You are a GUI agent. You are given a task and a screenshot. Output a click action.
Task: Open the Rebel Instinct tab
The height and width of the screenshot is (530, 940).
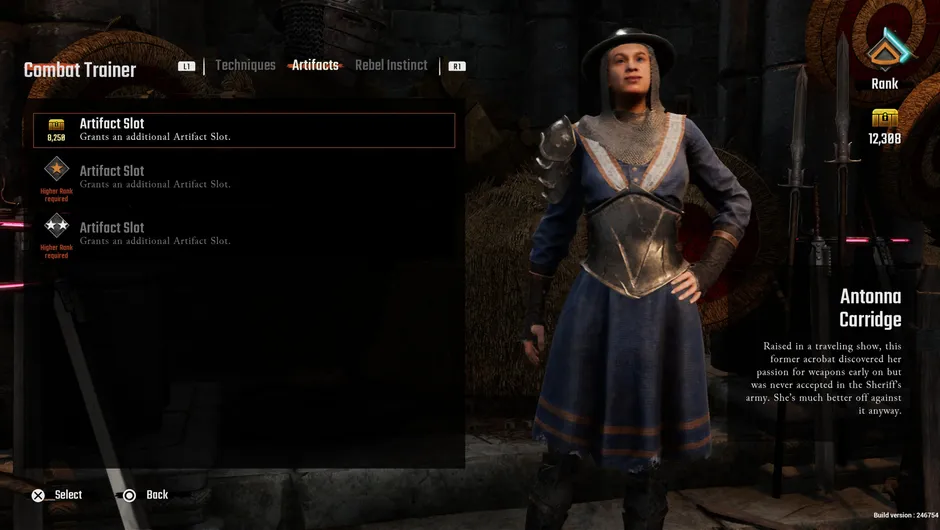tap(391, 66)
